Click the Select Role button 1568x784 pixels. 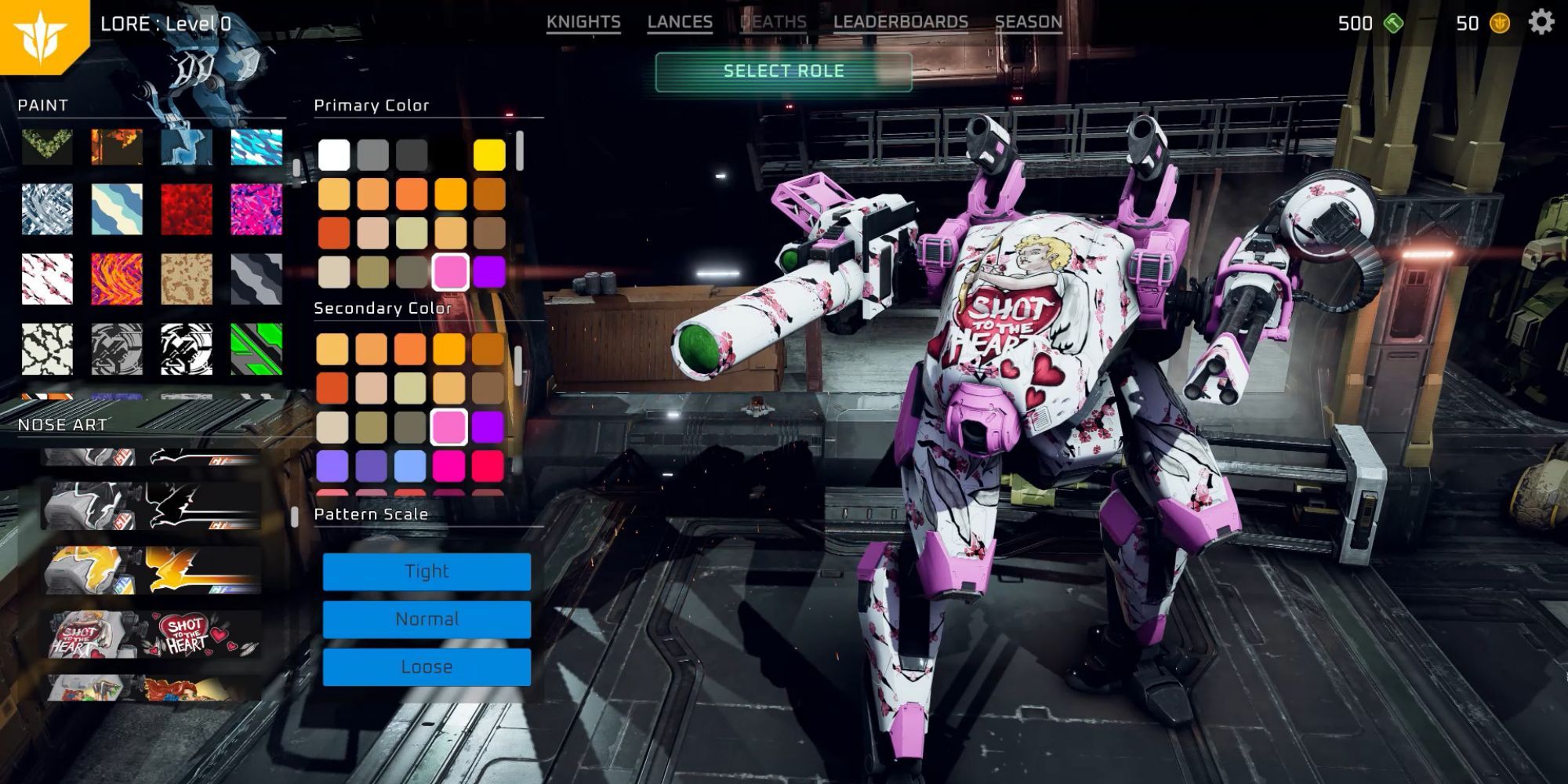click(x=783, y=71)
